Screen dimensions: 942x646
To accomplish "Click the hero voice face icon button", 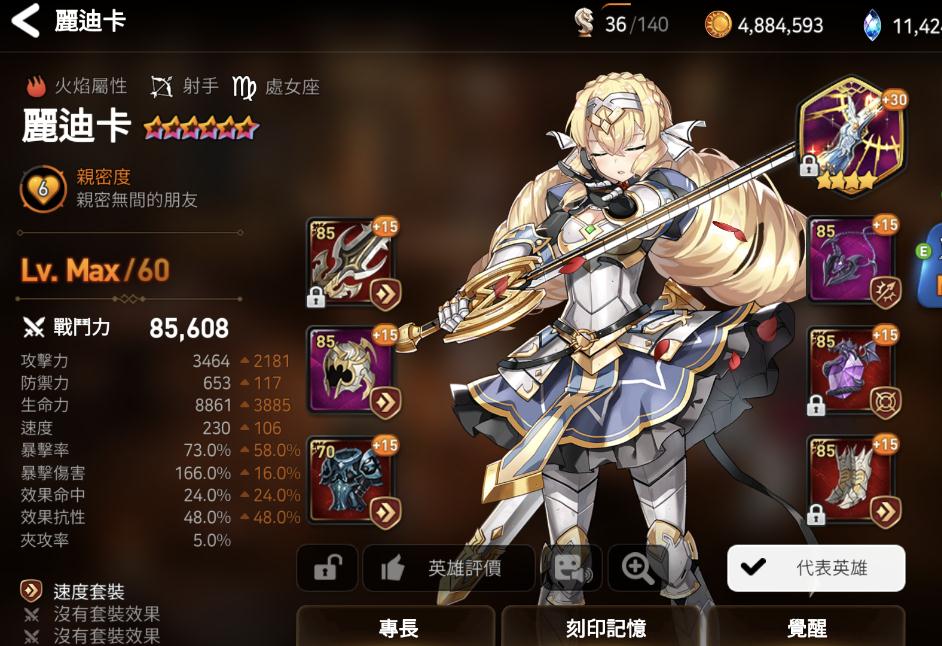I will [x=571, y=569].
